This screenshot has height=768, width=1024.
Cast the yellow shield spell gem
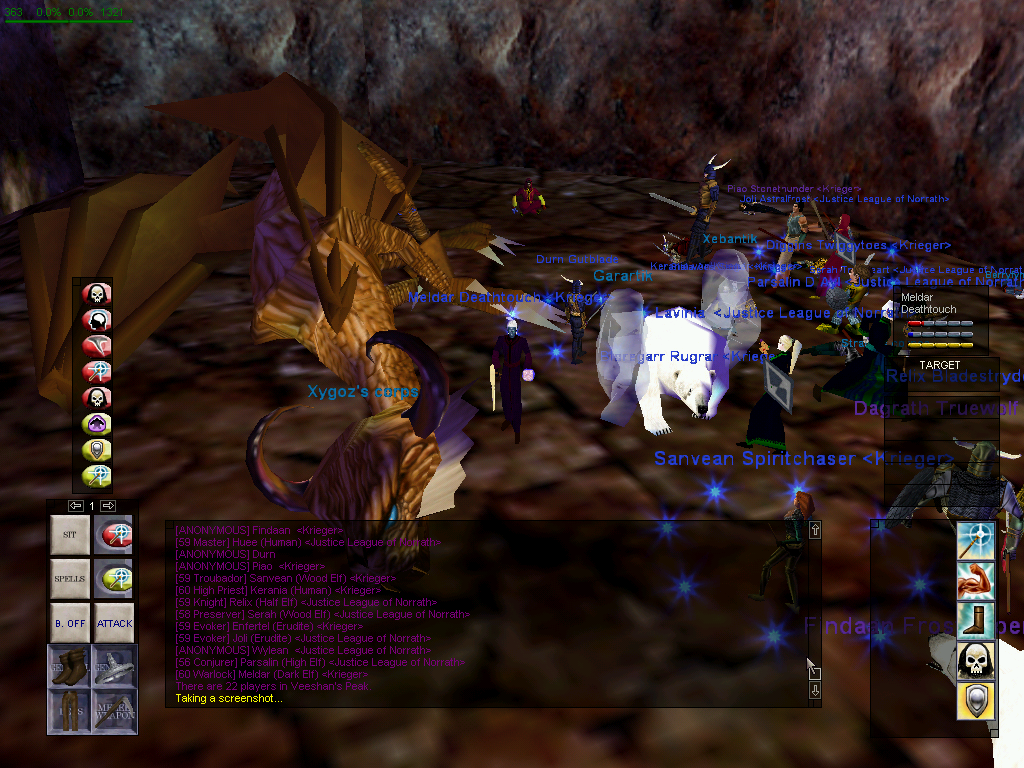click(97, 450)
